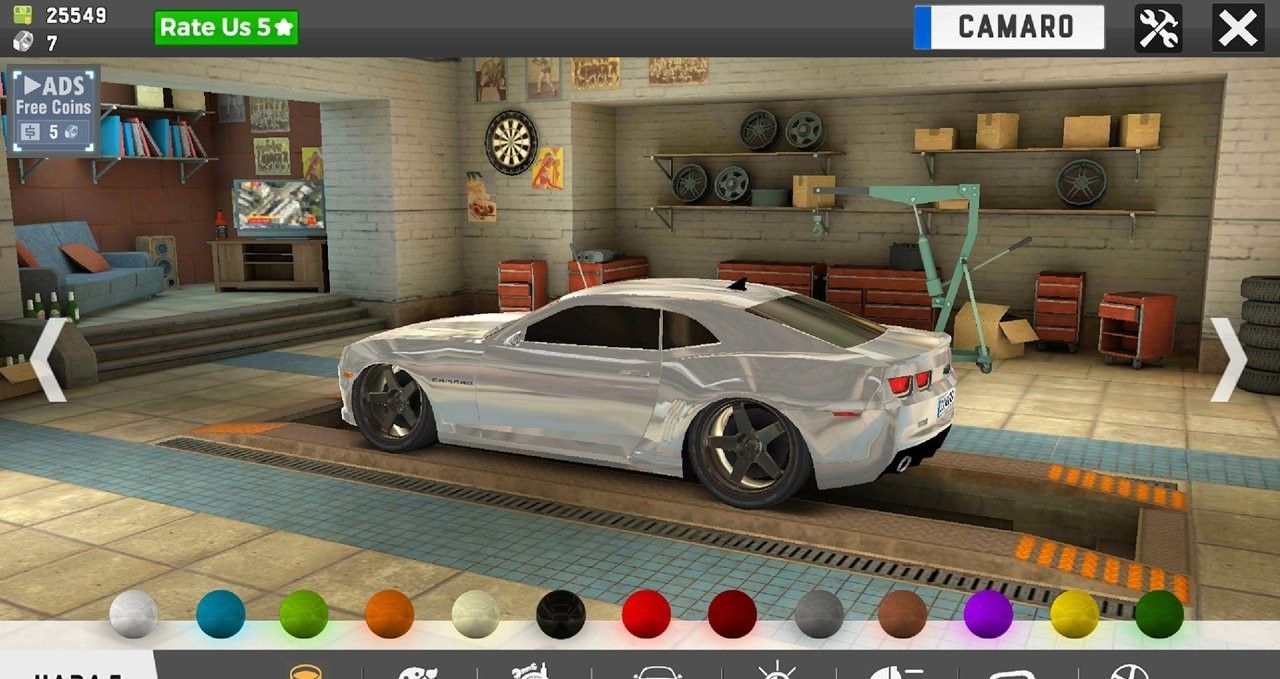Apply the brown paint color
Image resolution: width=1280 pixels, height=679 pixels.
pyautogui.click(x=903, y=614)
